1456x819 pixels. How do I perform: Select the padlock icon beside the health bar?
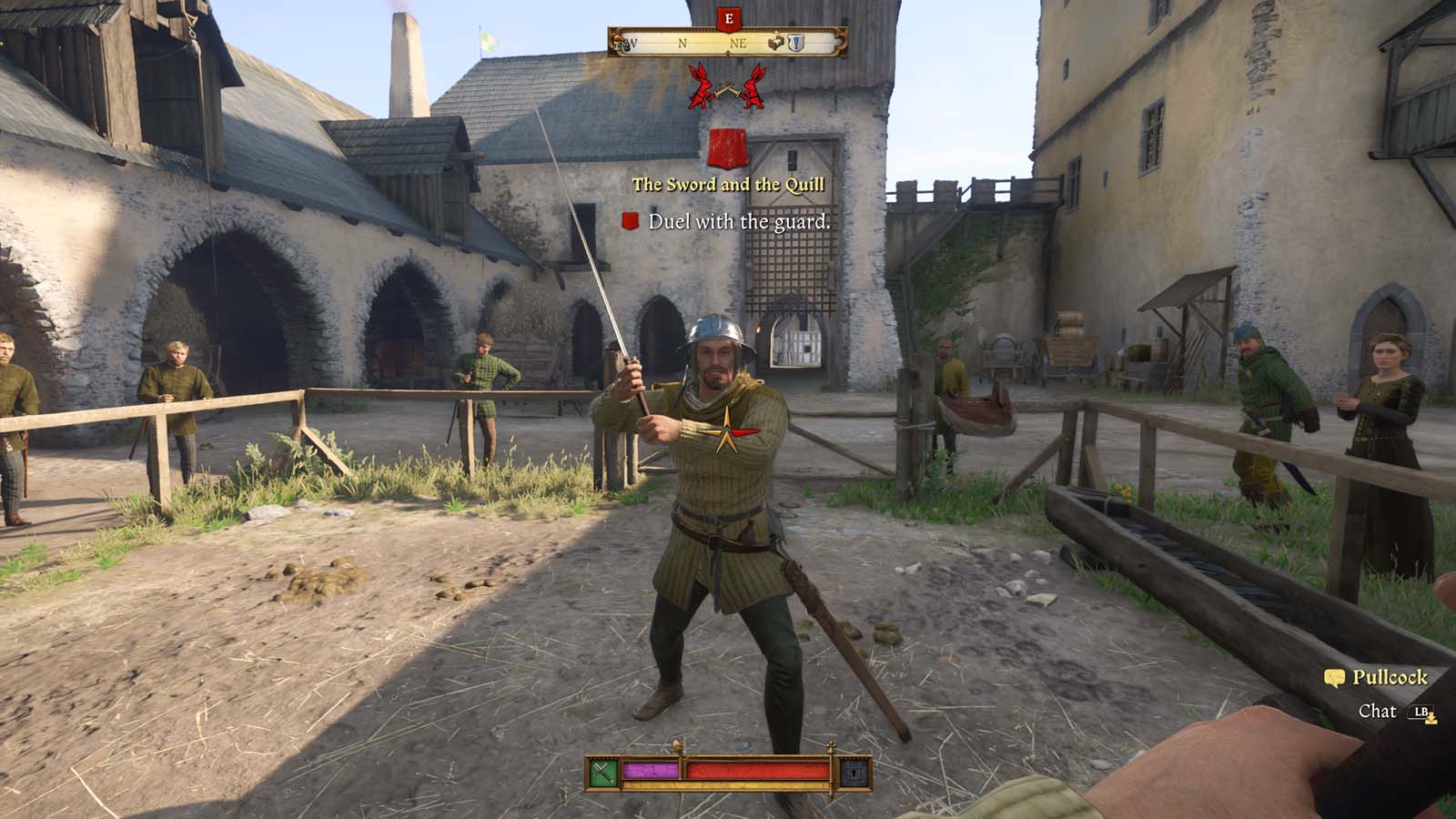point(853,773)
